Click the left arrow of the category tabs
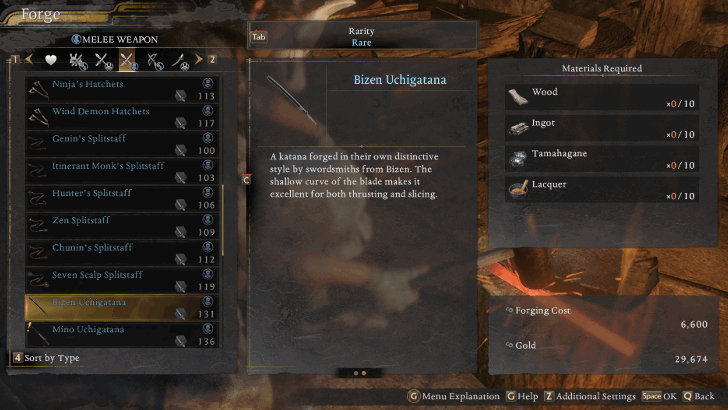The height and width of the screenshot is (410, 728). (28, 60)
